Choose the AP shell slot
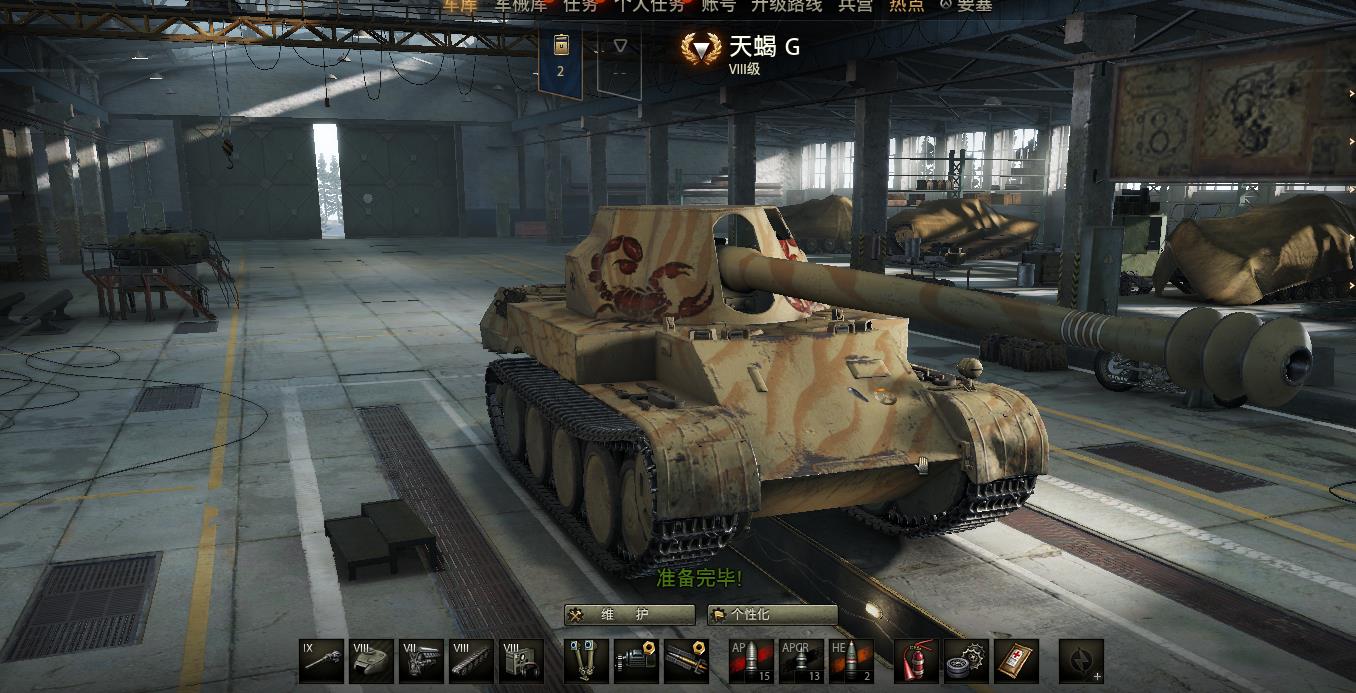1356x693 pixels. coord(751,661)
